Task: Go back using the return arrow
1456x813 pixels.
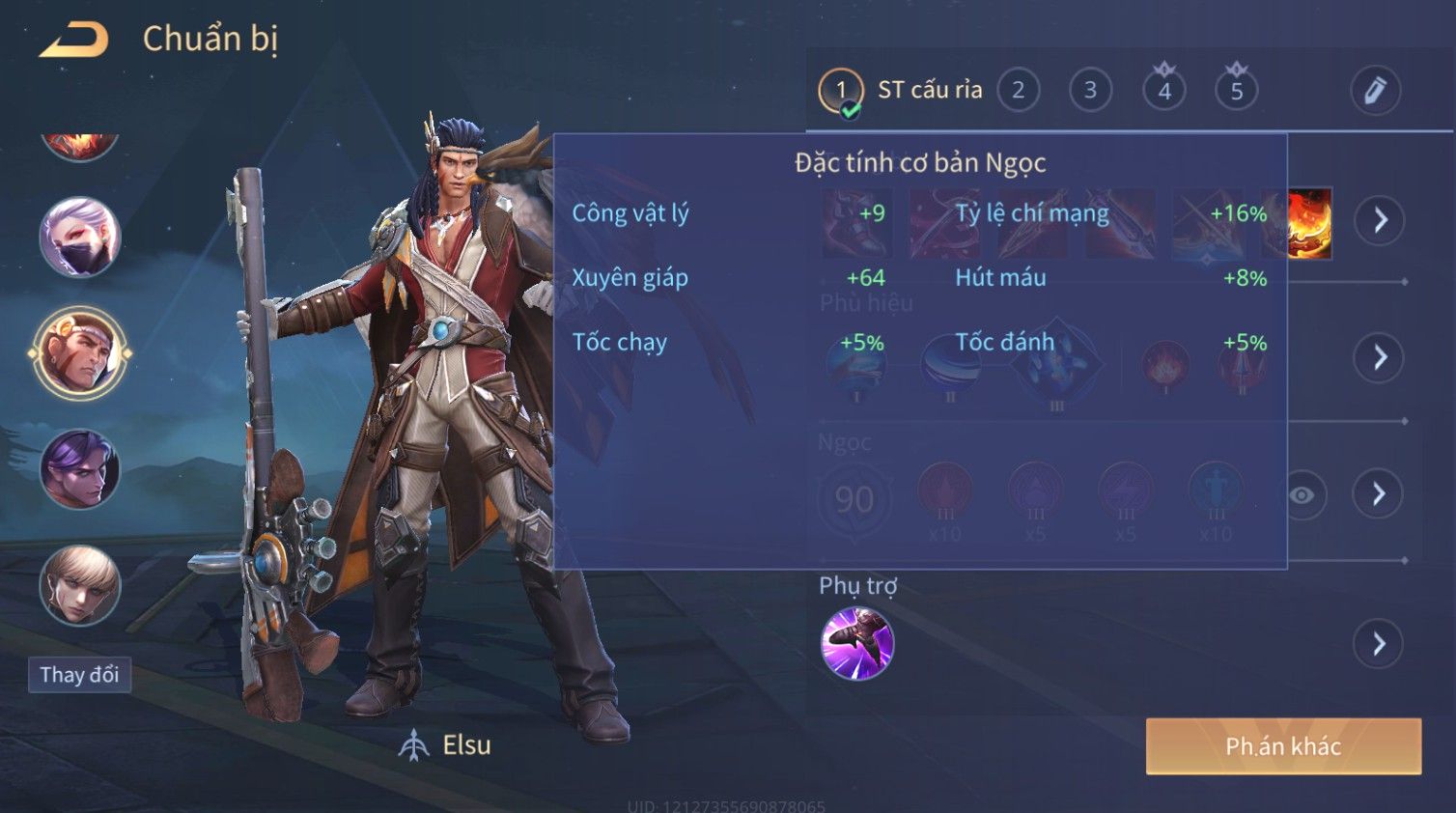Action: (x=74, y=41)
